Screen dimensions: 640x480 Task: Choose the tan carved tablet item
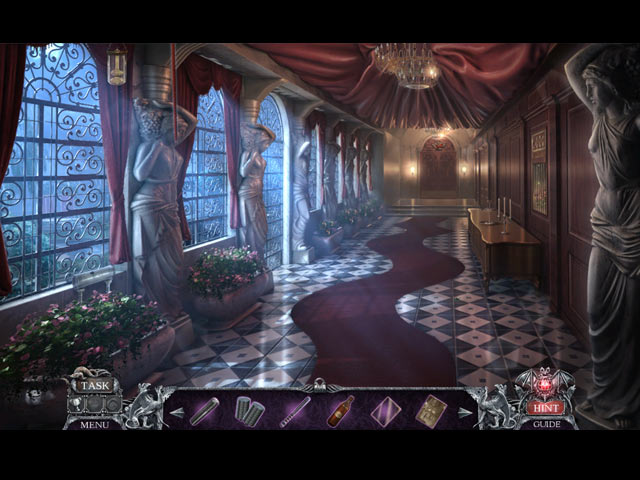click(431, 411)
